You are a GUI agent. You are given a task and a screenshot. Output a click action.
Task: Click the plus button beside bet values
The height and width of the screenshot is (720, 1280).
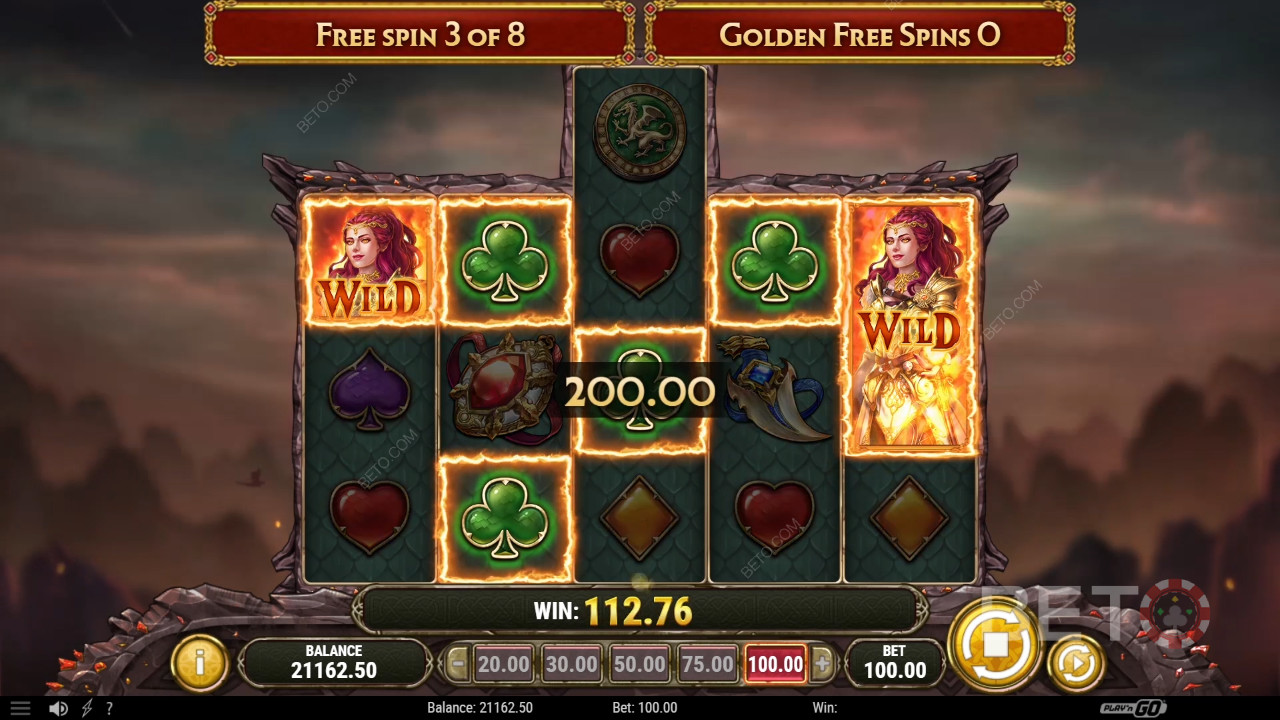point(823,663)
